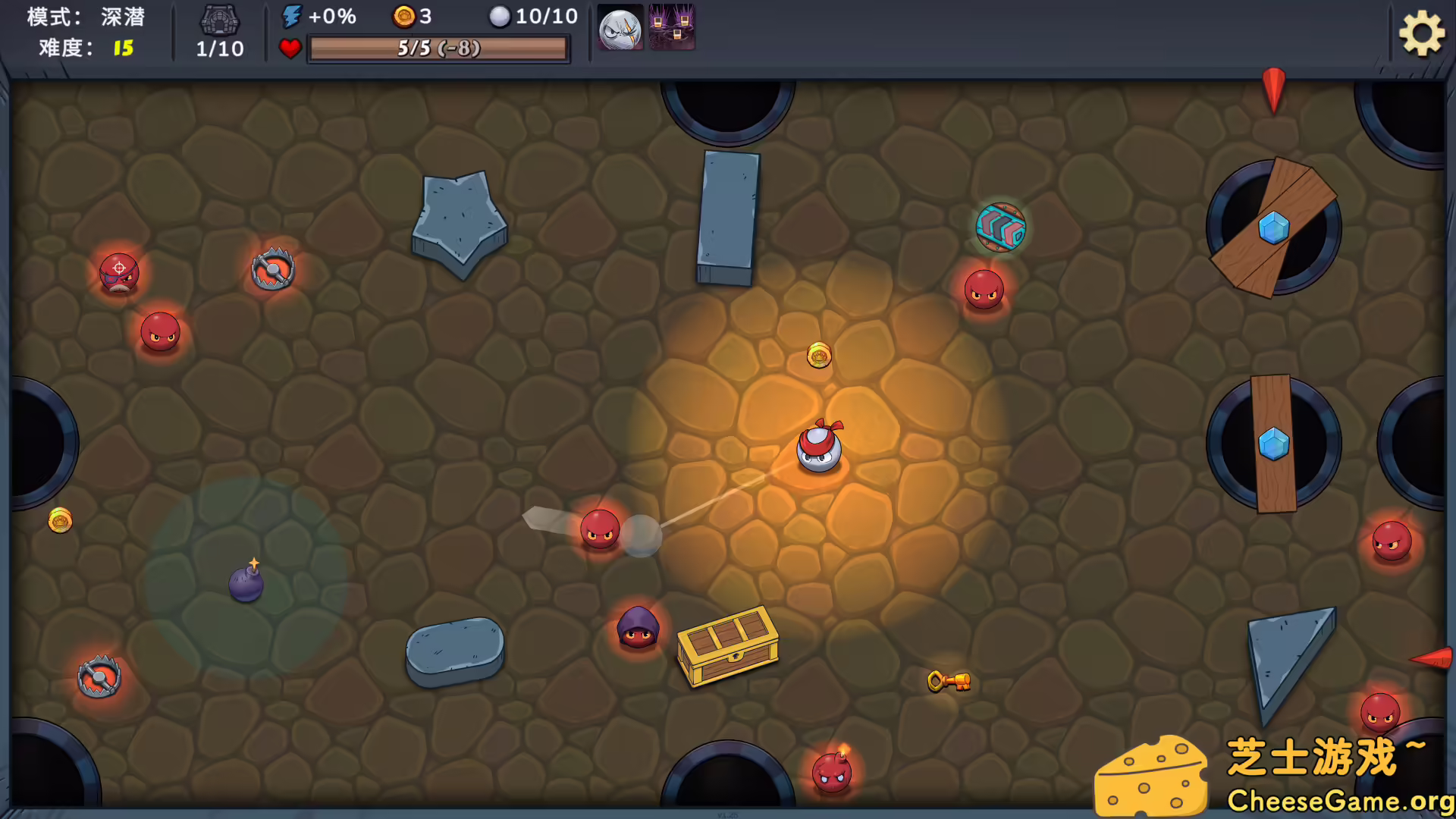Screen dimensions: 1456x819
Task: Click the angry ball character portrait
Action: click(x=619, y=29)
